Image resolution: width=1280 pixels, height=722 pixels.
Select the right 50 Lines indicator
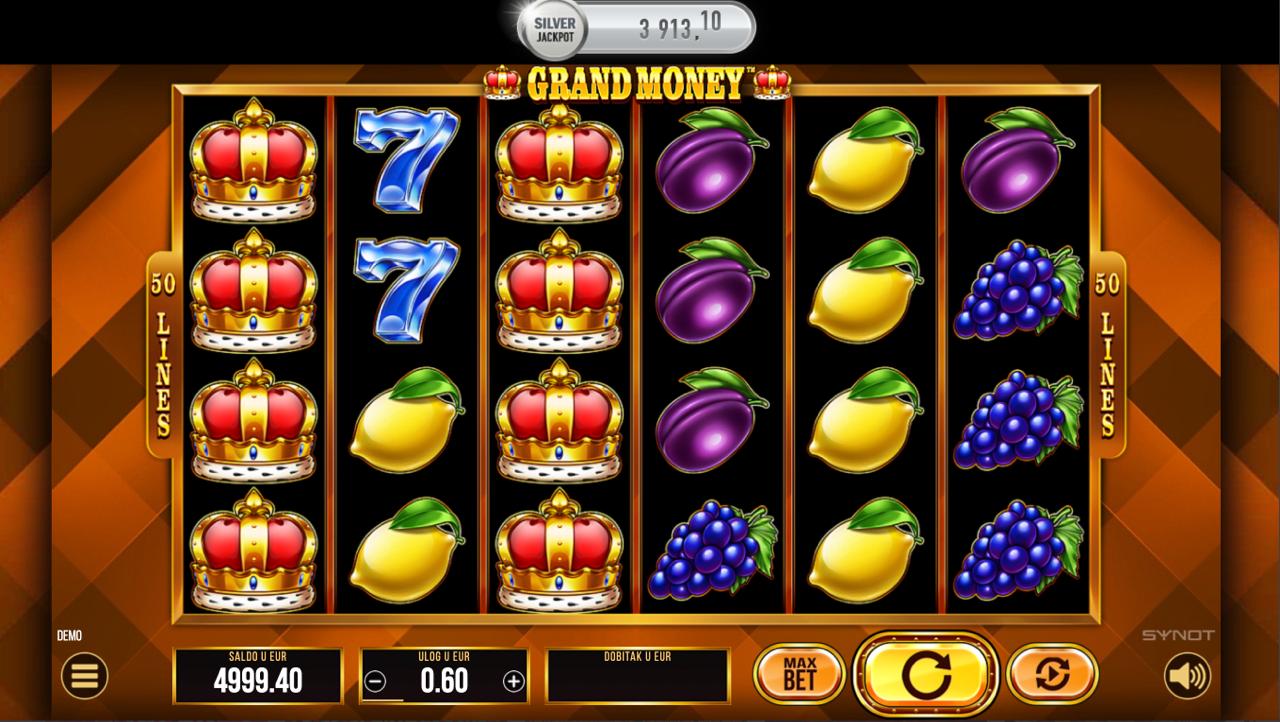[x=1108, y=355]
